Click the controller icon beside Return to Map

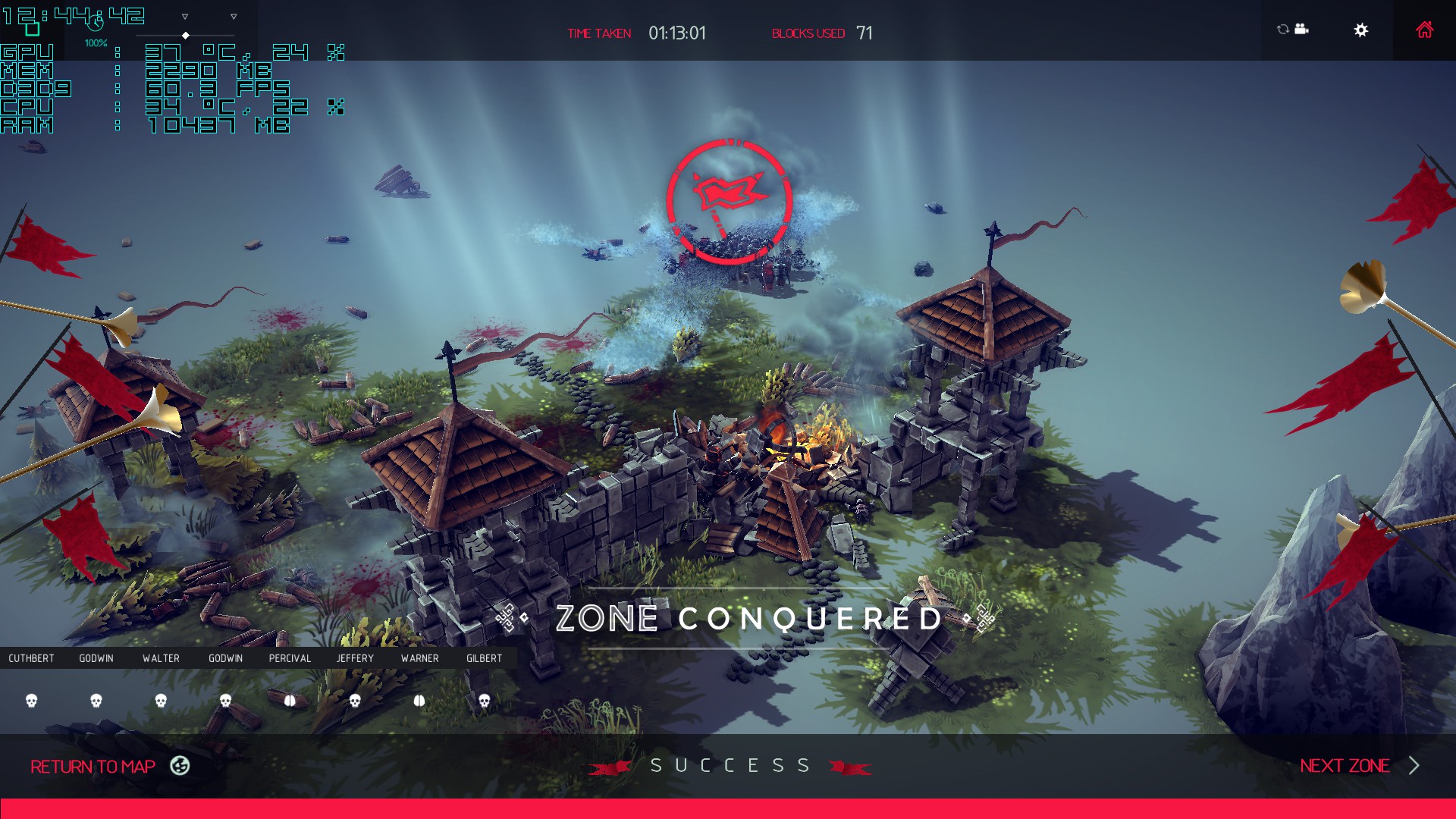pyautogui.click(x=180, y=767)
